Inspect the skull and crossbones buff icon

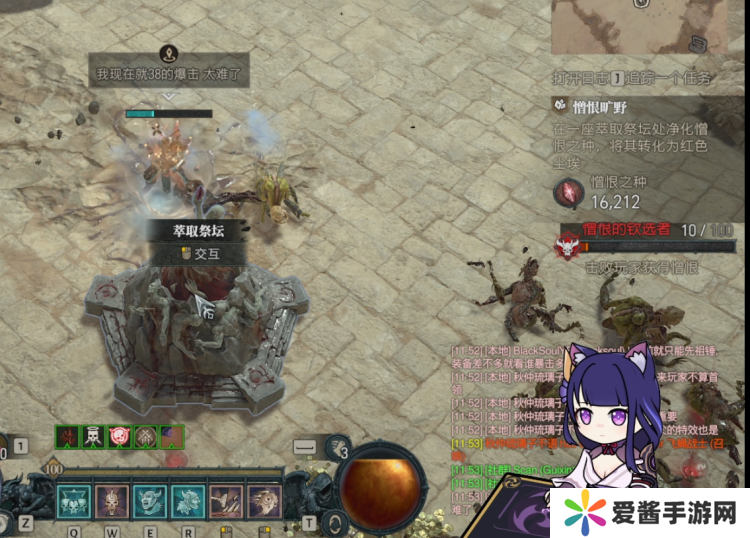(x=94, y=437)
